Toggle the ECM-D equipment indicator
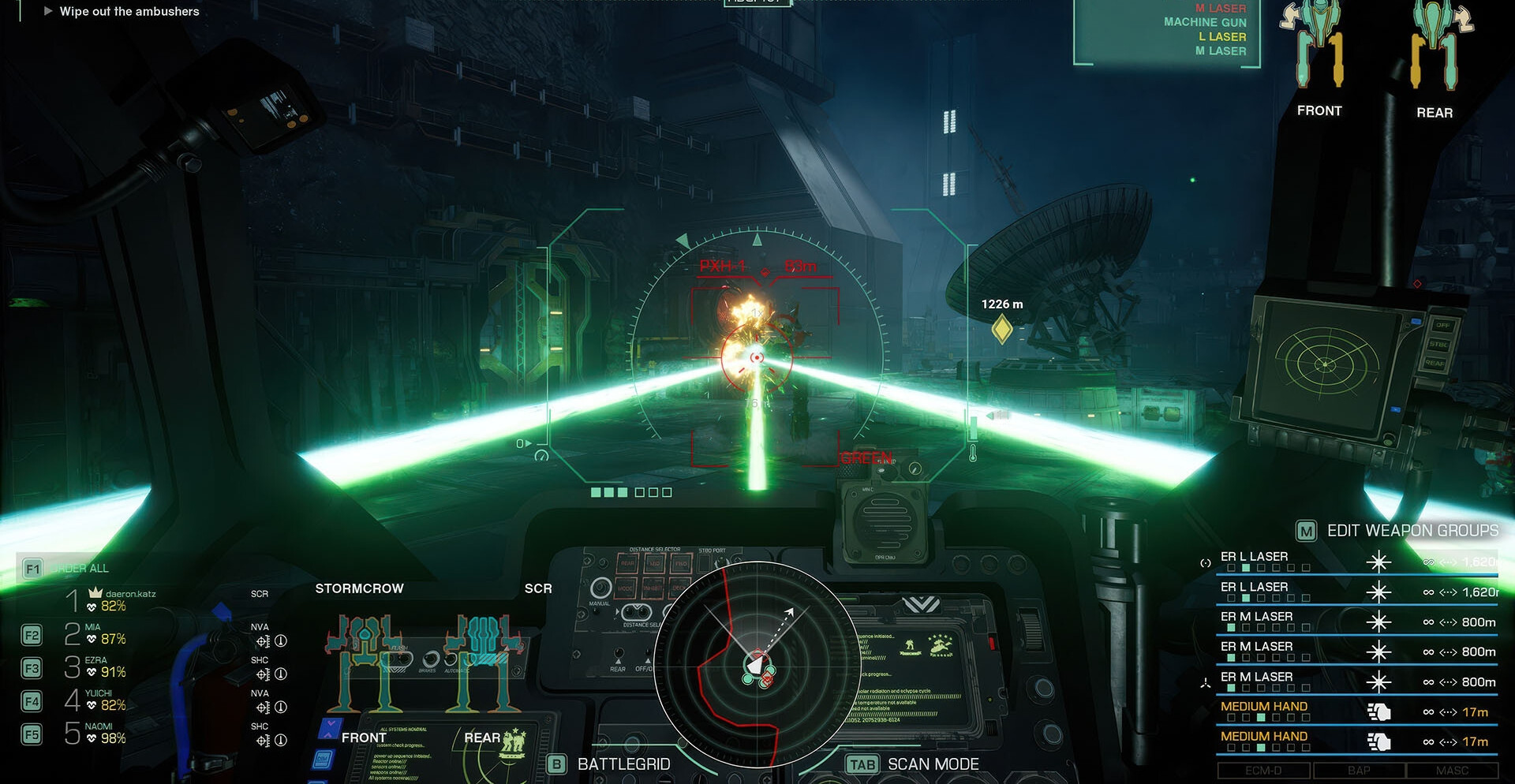 click(x=1262, y=770)
